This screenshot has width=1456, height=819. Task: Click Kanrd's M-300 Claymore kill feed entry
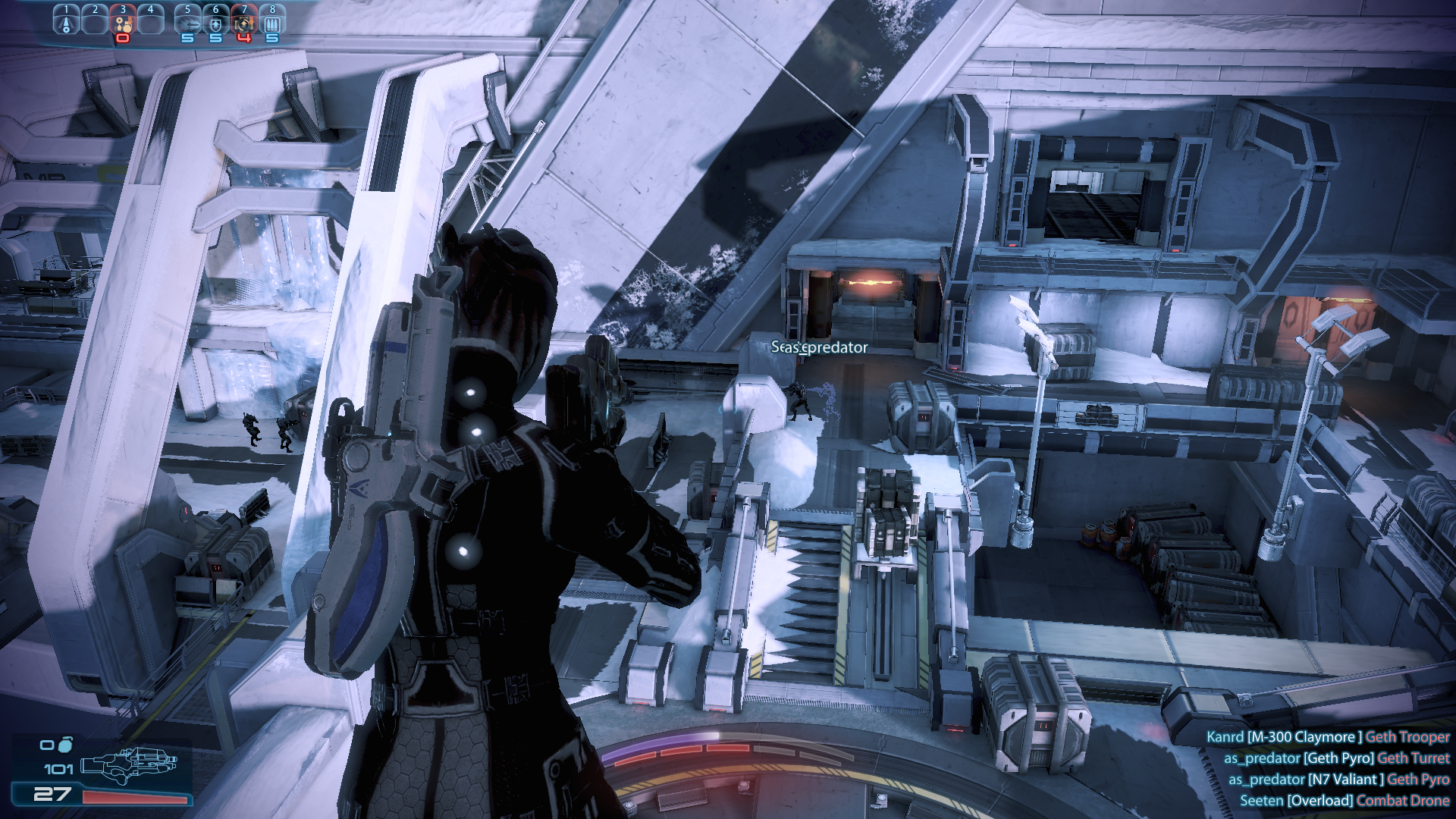coord(1327,737)
